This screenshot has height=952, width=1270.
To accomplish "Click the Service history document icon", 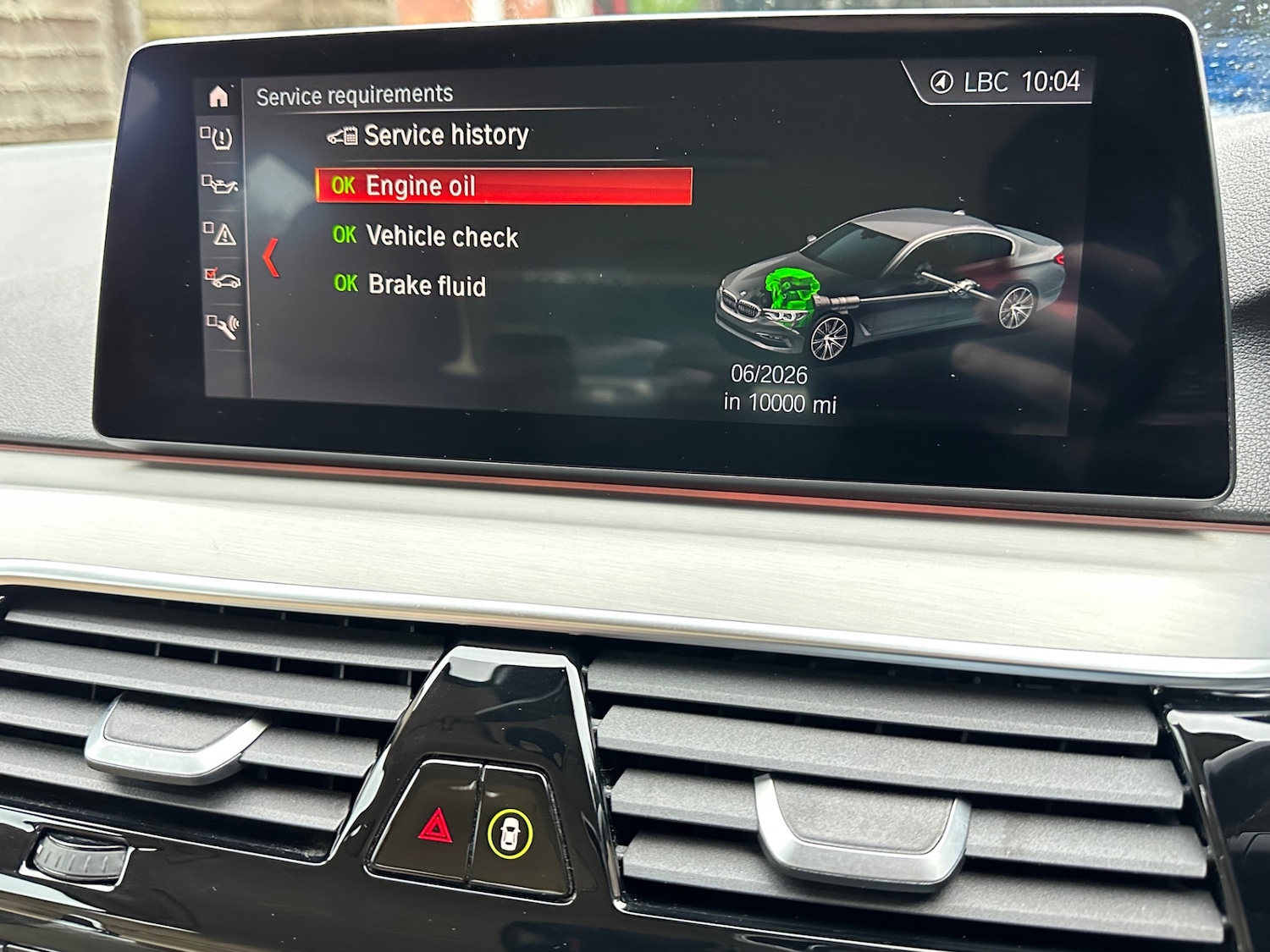I will click(x=342, y=134).
